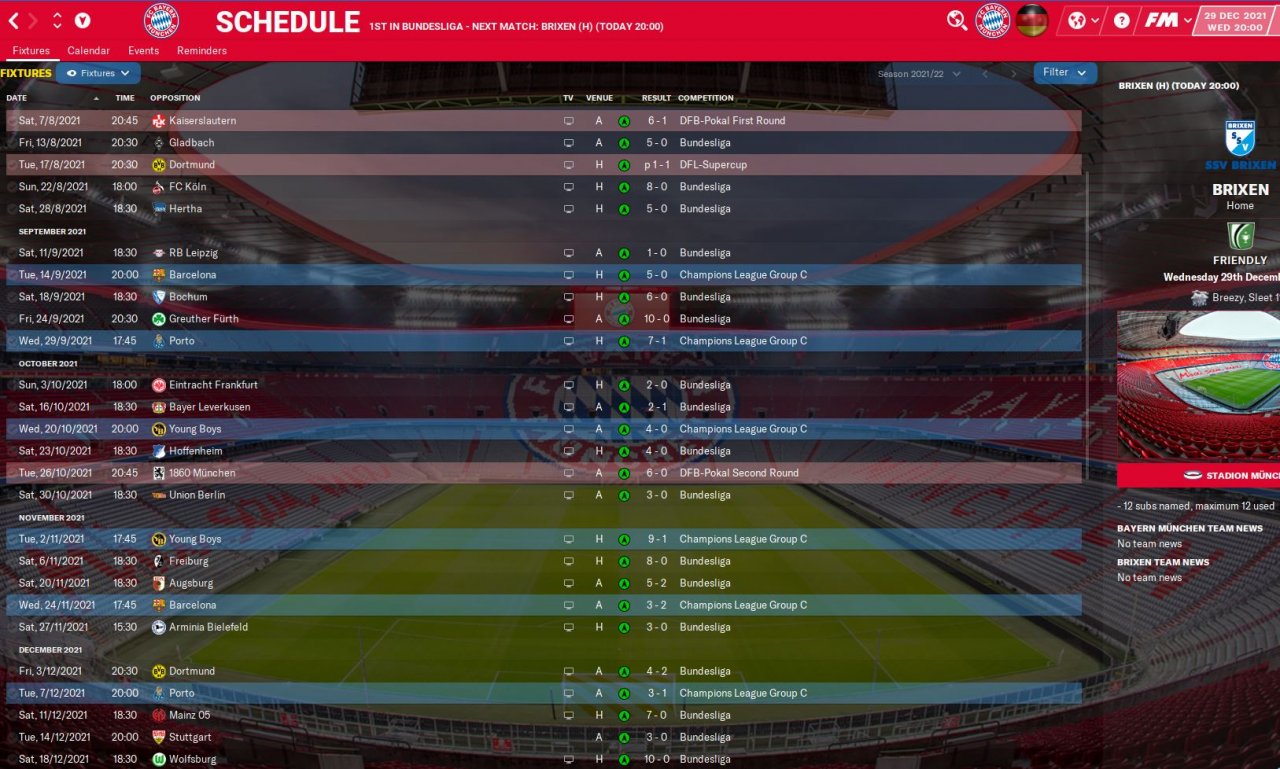Select the Reminders tab
Viewport: 1280px width, 769px height.
[x=201, y=50]
